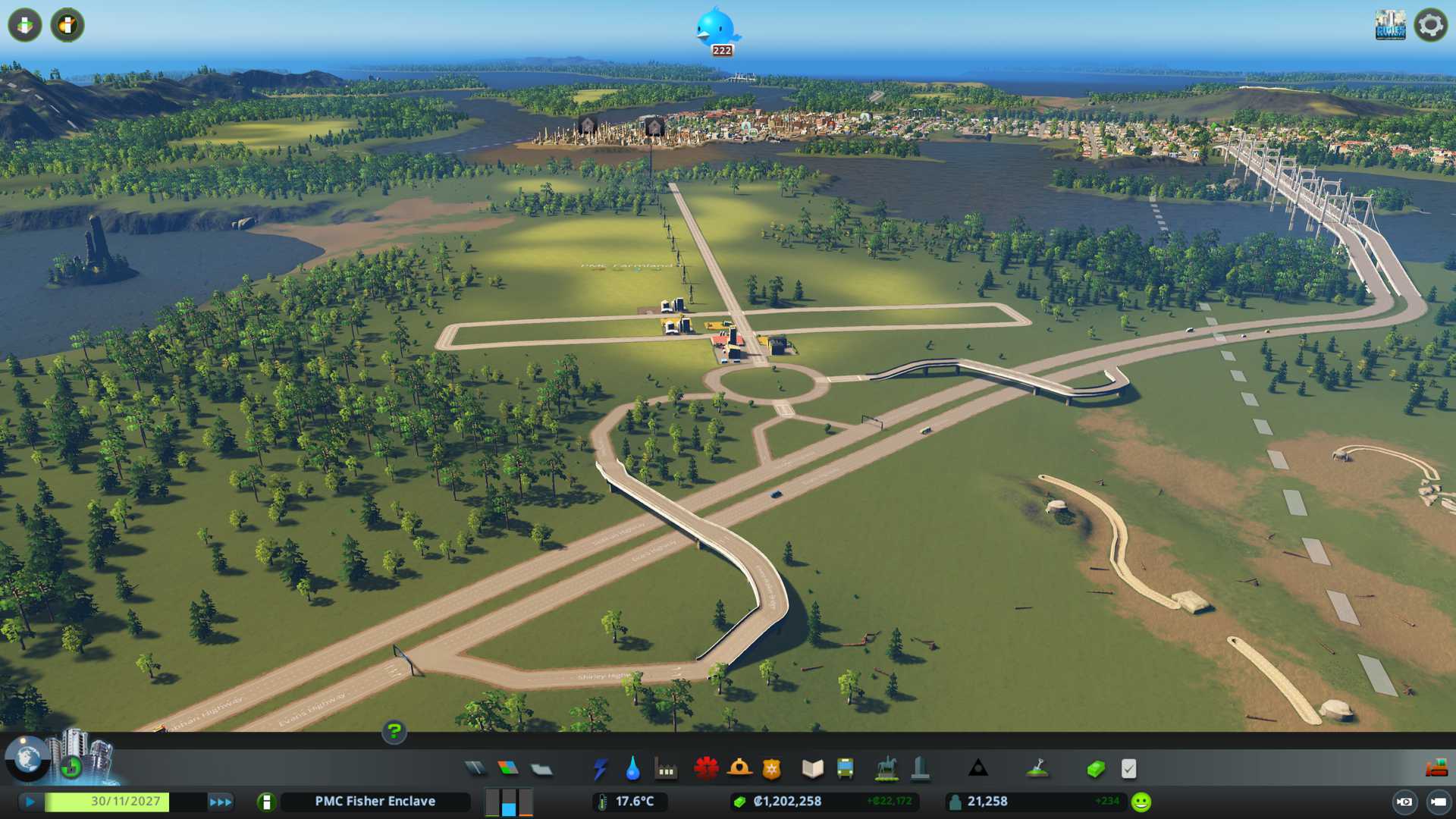
Task: Activate the bulldozer tool
Action: click(x=1436, y=769)
